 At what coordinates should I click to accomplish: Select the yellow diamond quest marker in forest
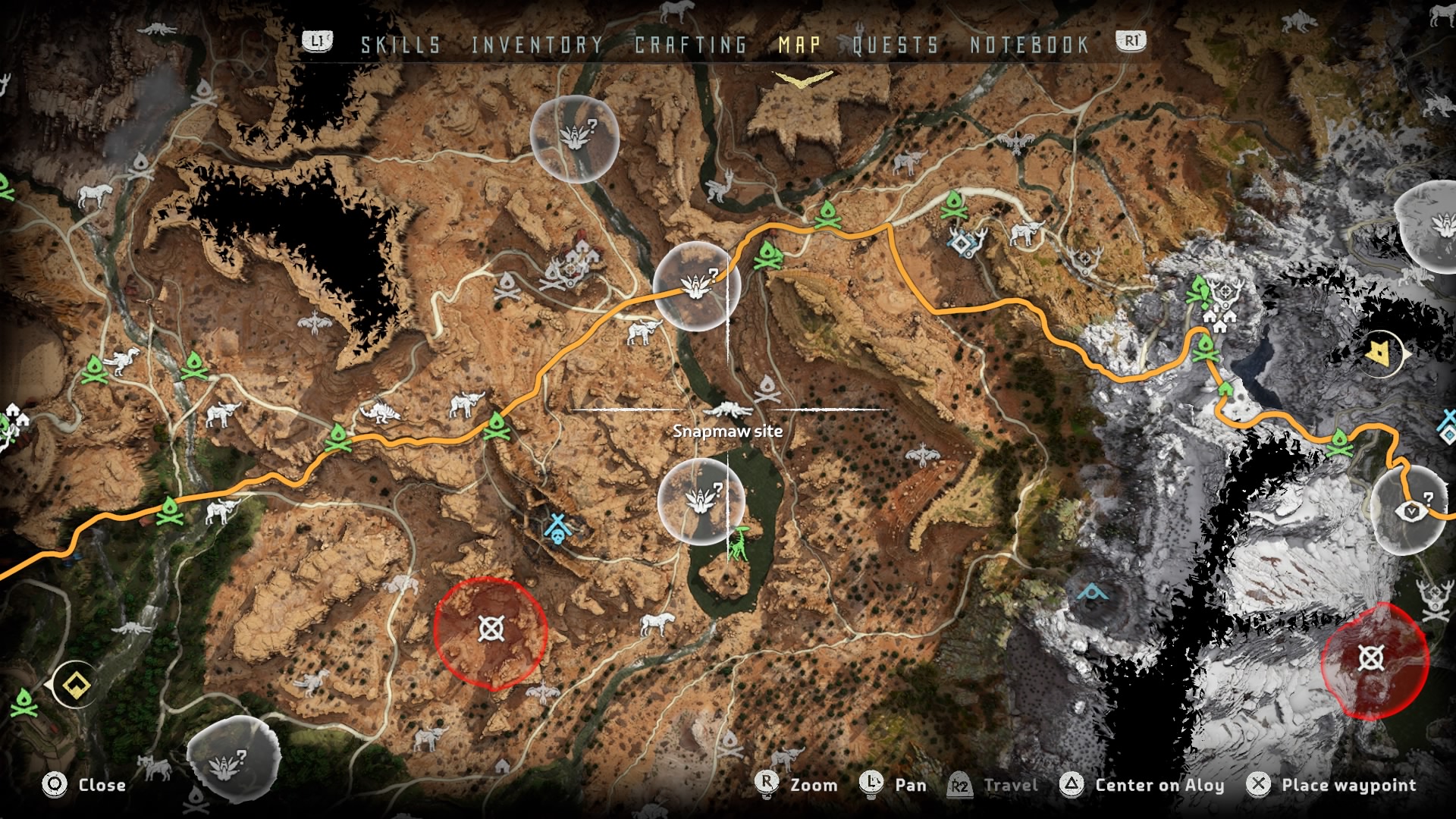click(76, 686)
